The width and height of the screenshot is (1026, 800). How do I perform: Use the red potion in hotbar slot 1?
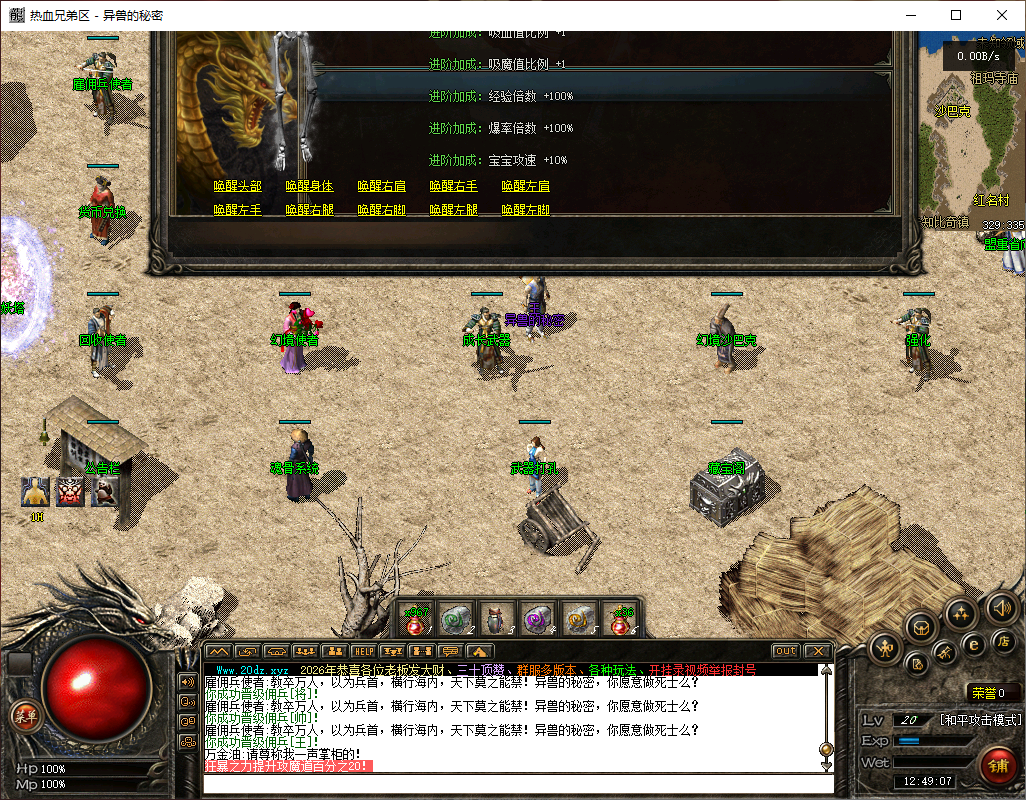point(416,619)
